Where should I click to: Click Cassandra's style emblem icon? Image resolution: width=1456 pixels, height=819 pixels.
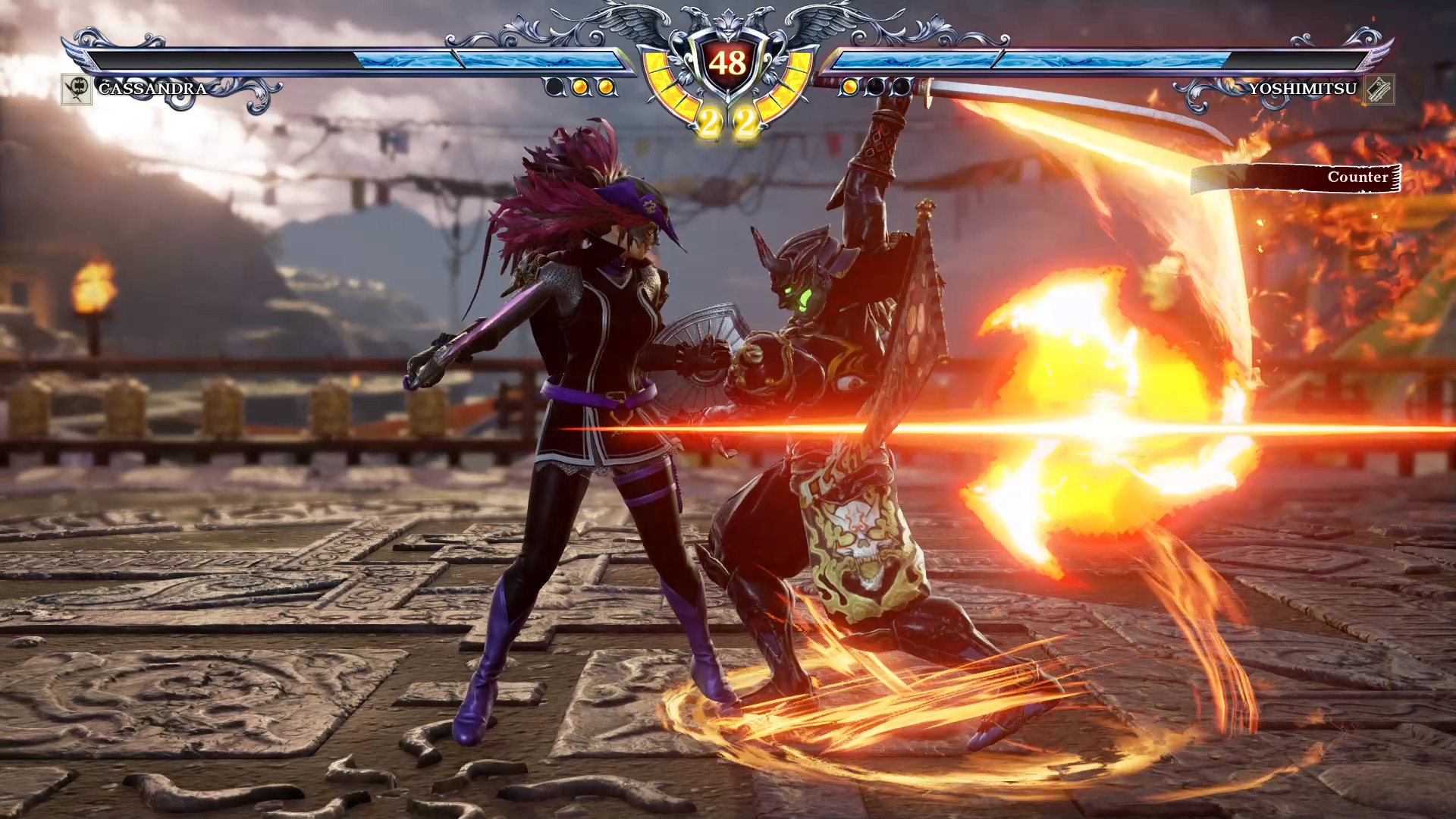[76, 89]
